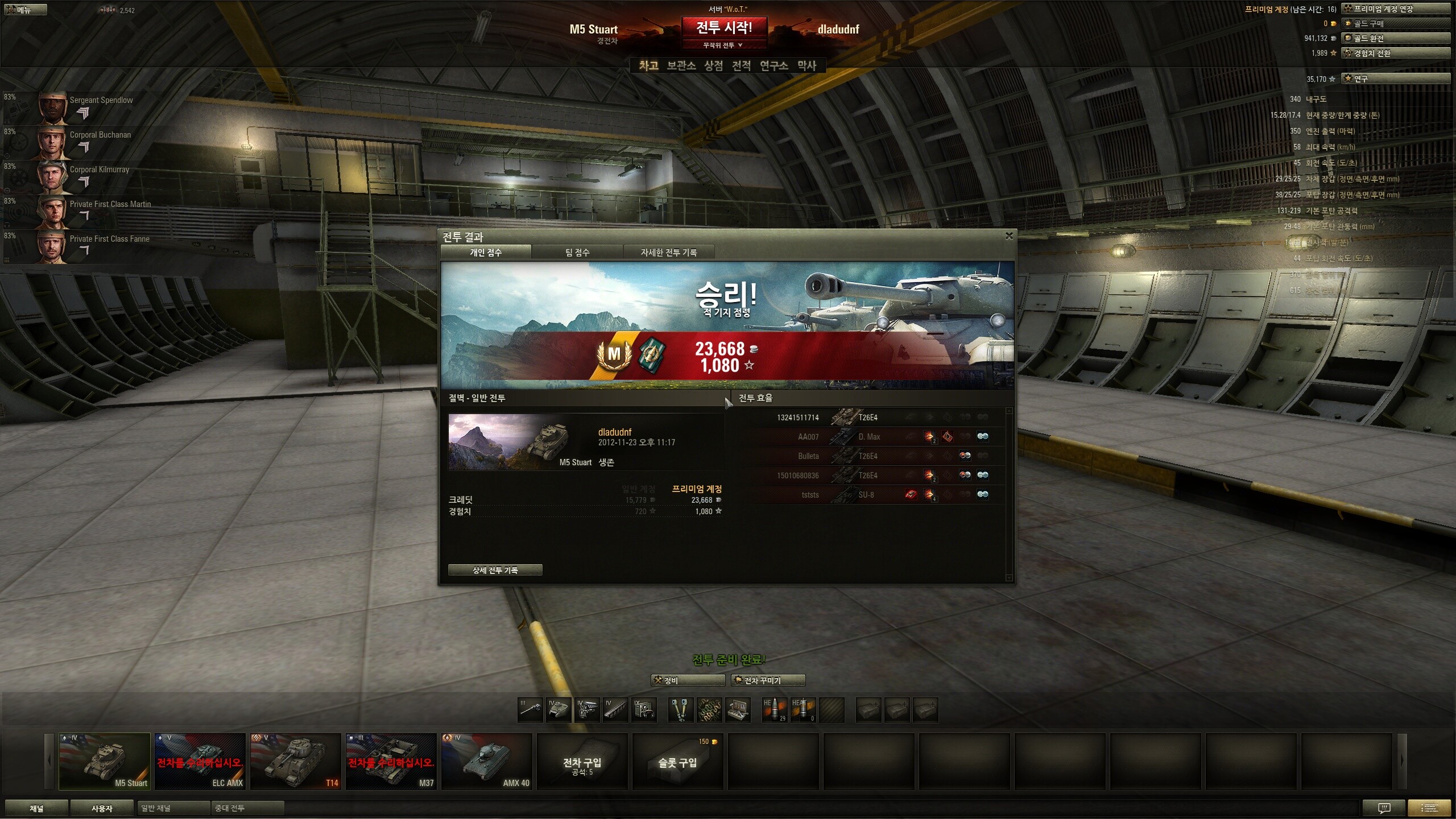This screenshot has height=819, width=1456.
Task: Choose the AMX 40 tank slot
Action: click(487, 761)
